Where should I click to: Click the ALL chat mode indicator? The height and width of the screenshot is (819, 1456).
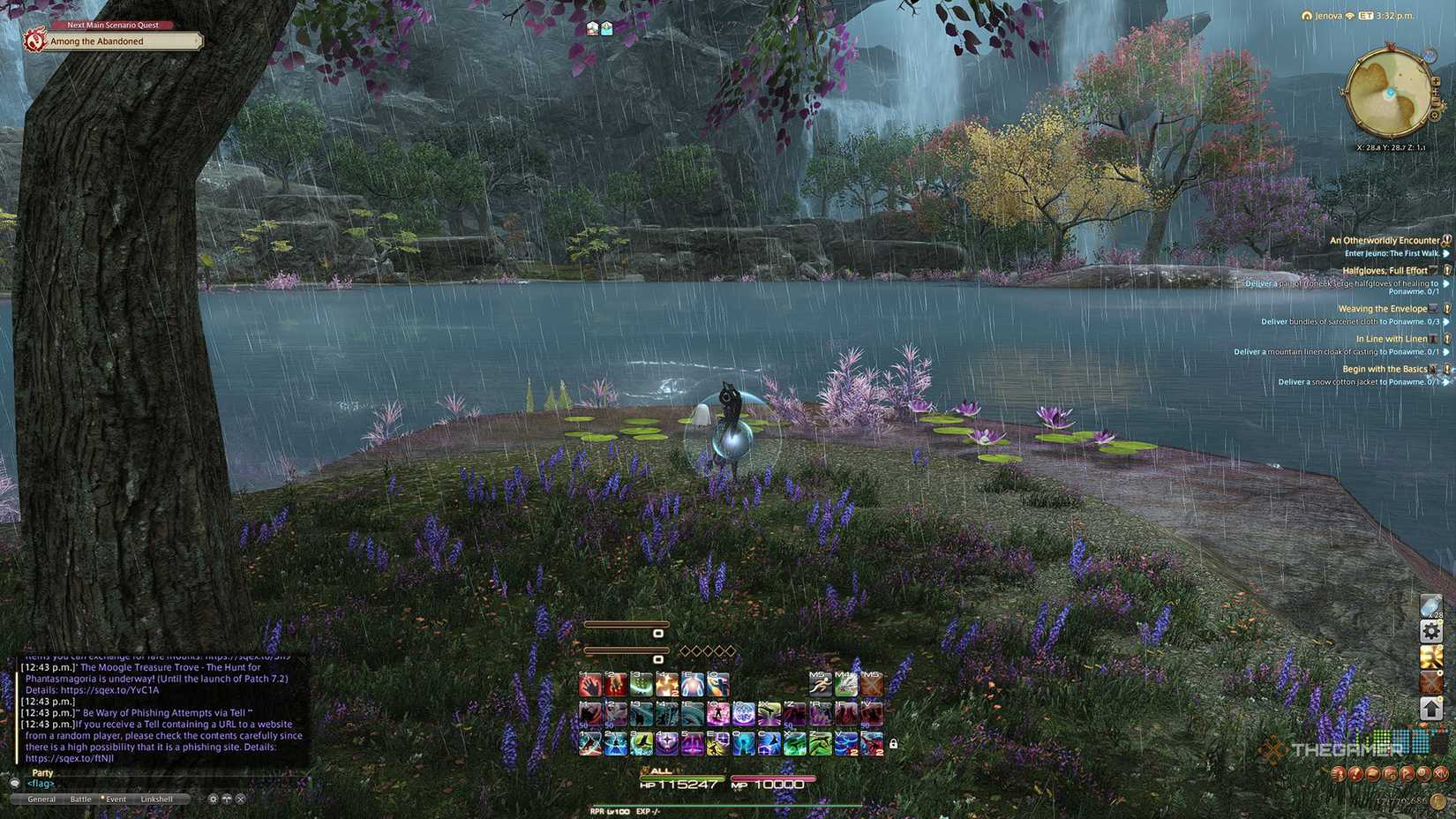coord(659,770)
